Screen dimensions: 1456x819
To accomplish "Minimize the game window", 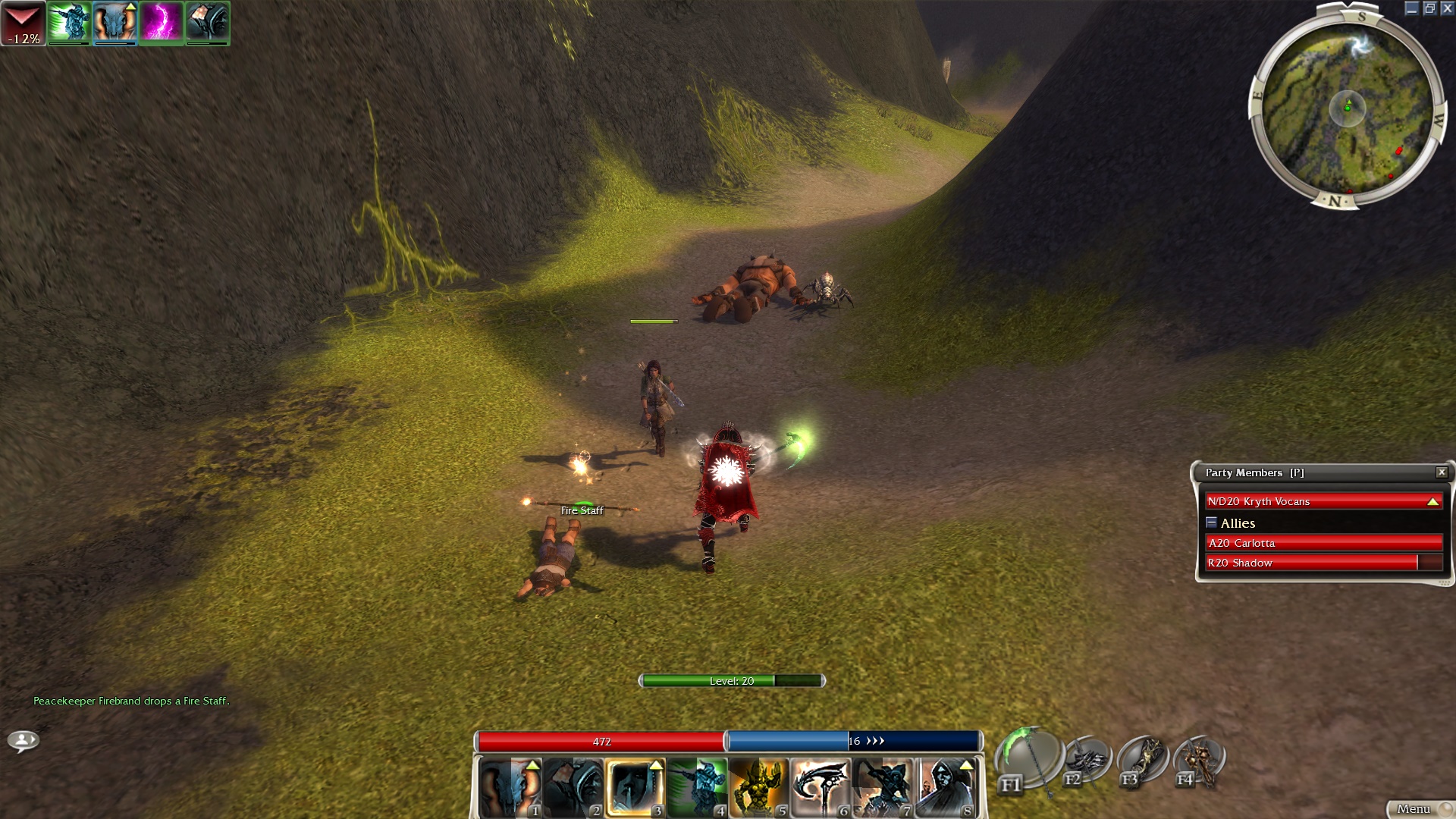I will click(1411, 8).
